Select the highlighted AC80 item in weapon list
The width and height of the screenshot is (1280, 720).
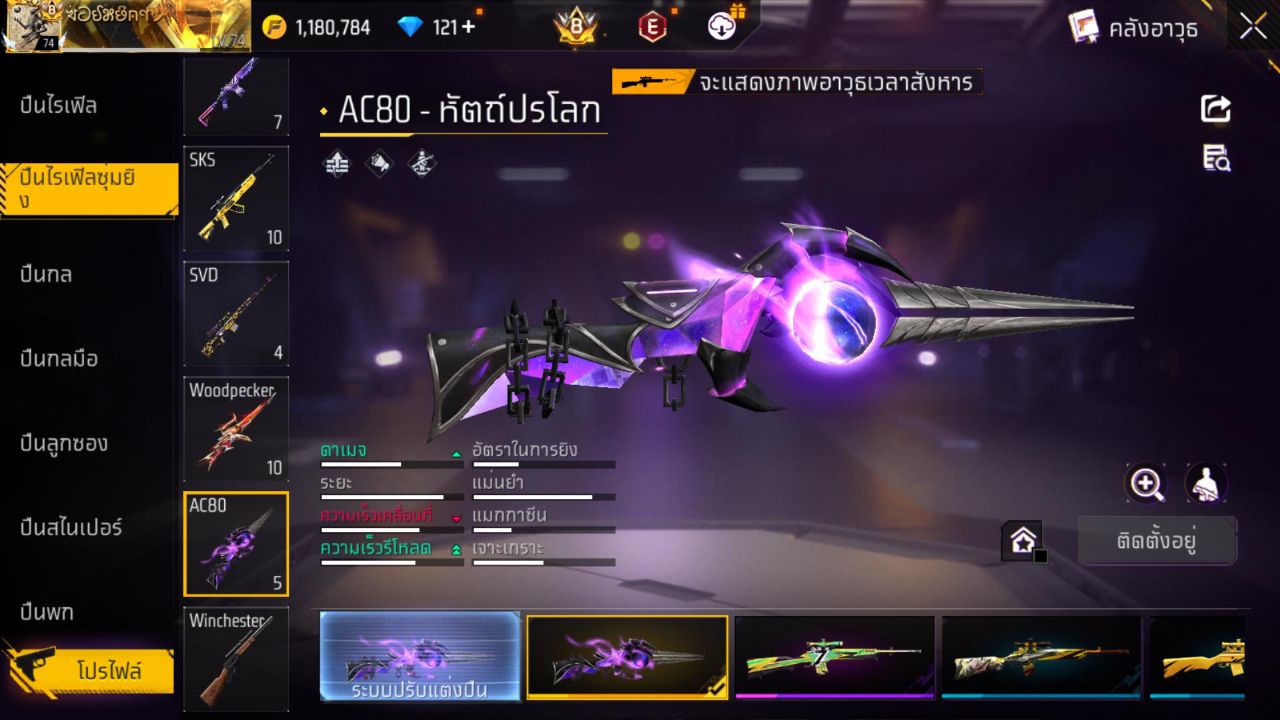pos(236,543)
